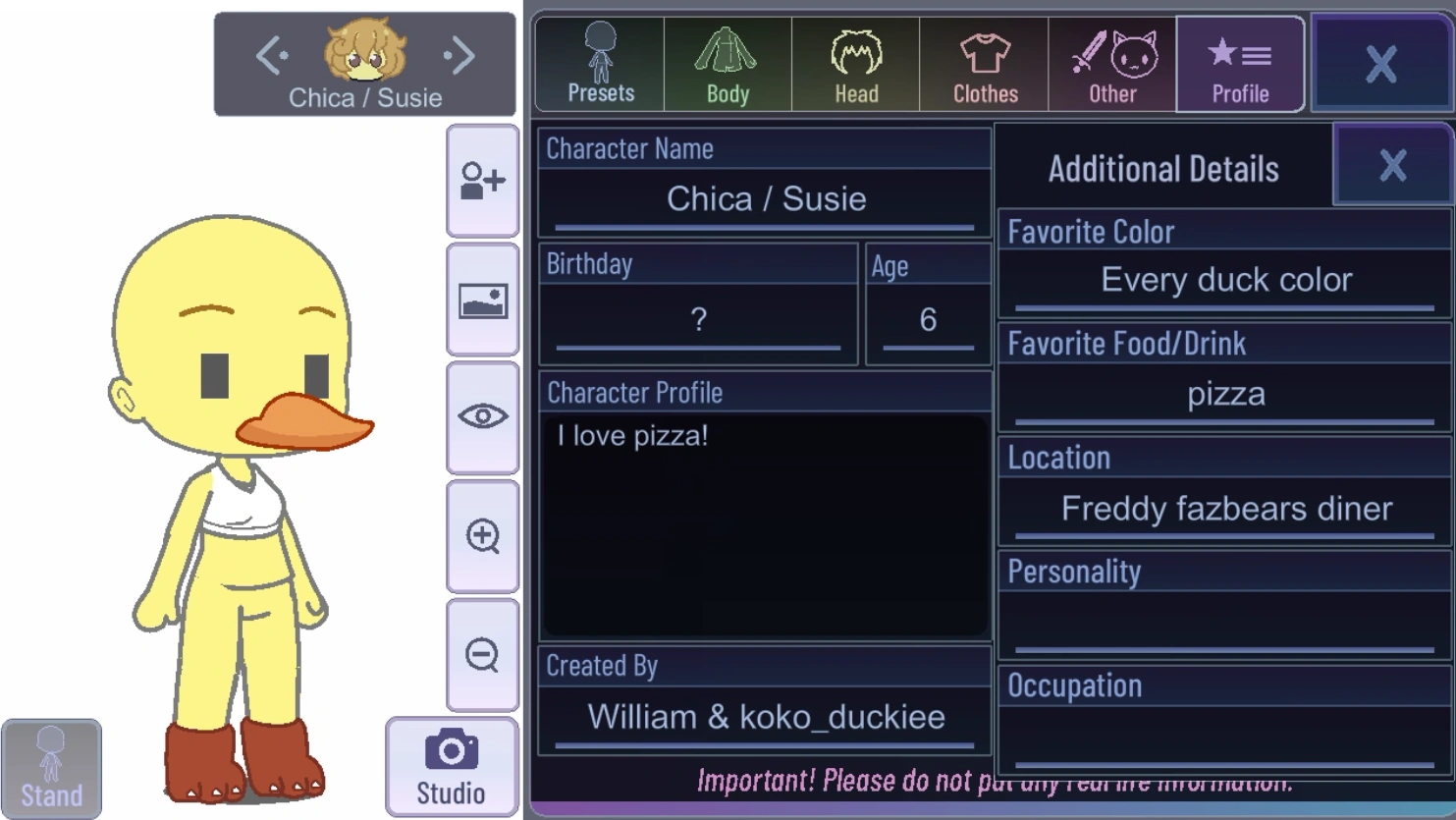The width and height of the screenshot is (1456, 820).
Task: Zoom in on the character
Action: tap(482, 533)
